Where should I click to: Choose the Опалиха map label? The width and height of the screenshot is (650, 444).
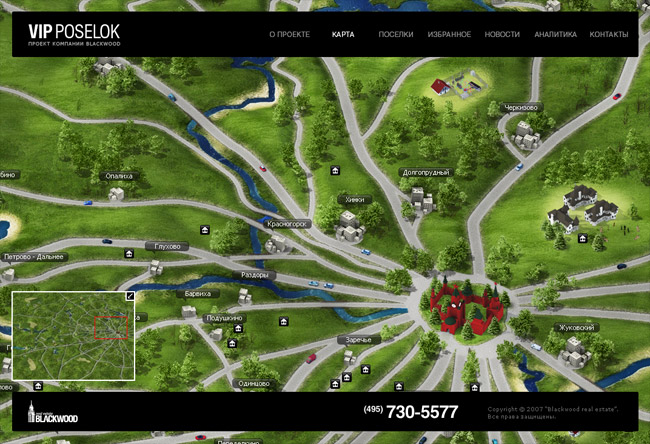click(x=119, y=176)
